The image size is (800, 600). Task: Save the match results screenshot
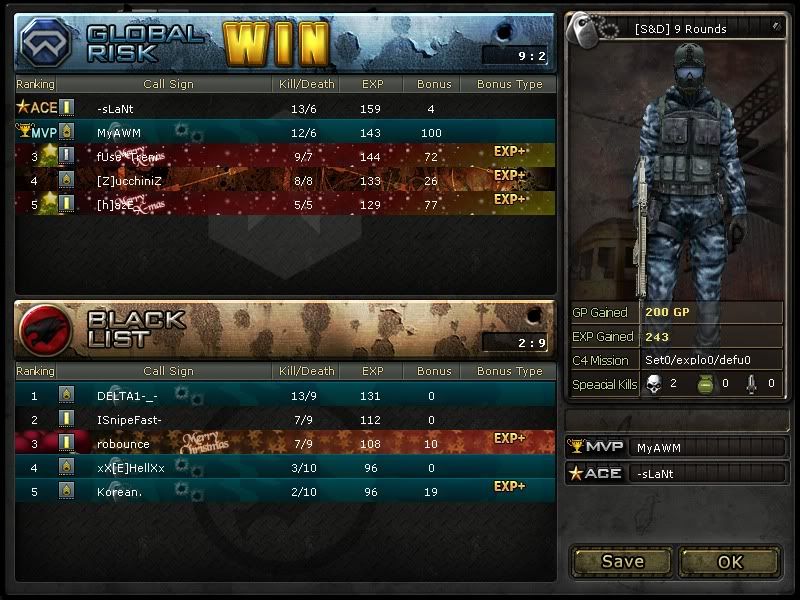[x=622, y=561]
